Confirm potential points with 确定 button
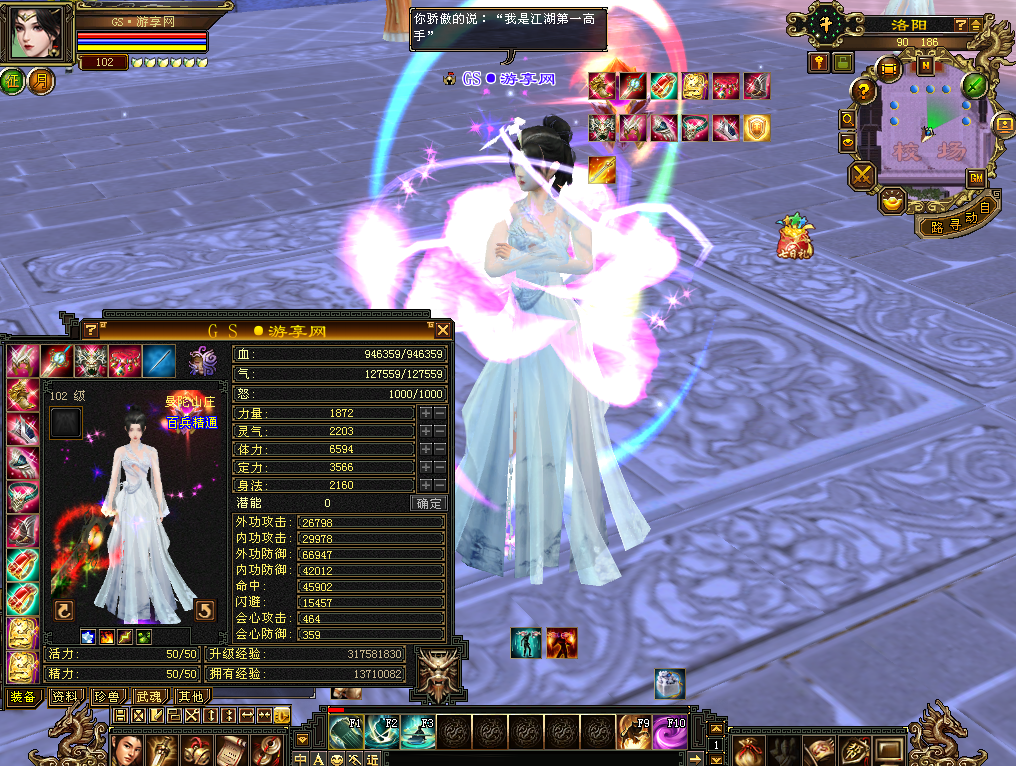 pos(429,503)
